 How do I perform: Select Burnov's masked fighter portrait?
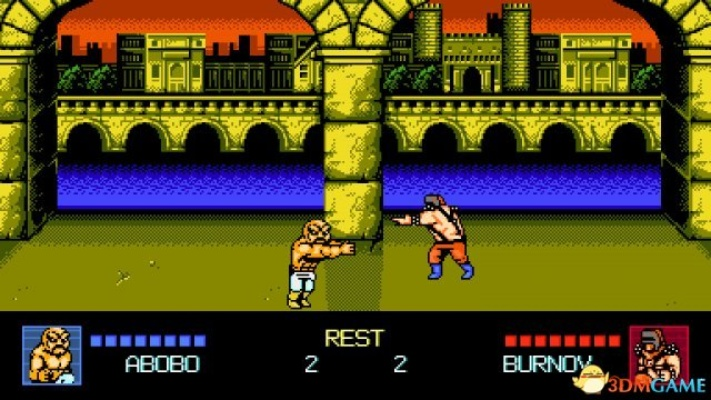[653, 353]
